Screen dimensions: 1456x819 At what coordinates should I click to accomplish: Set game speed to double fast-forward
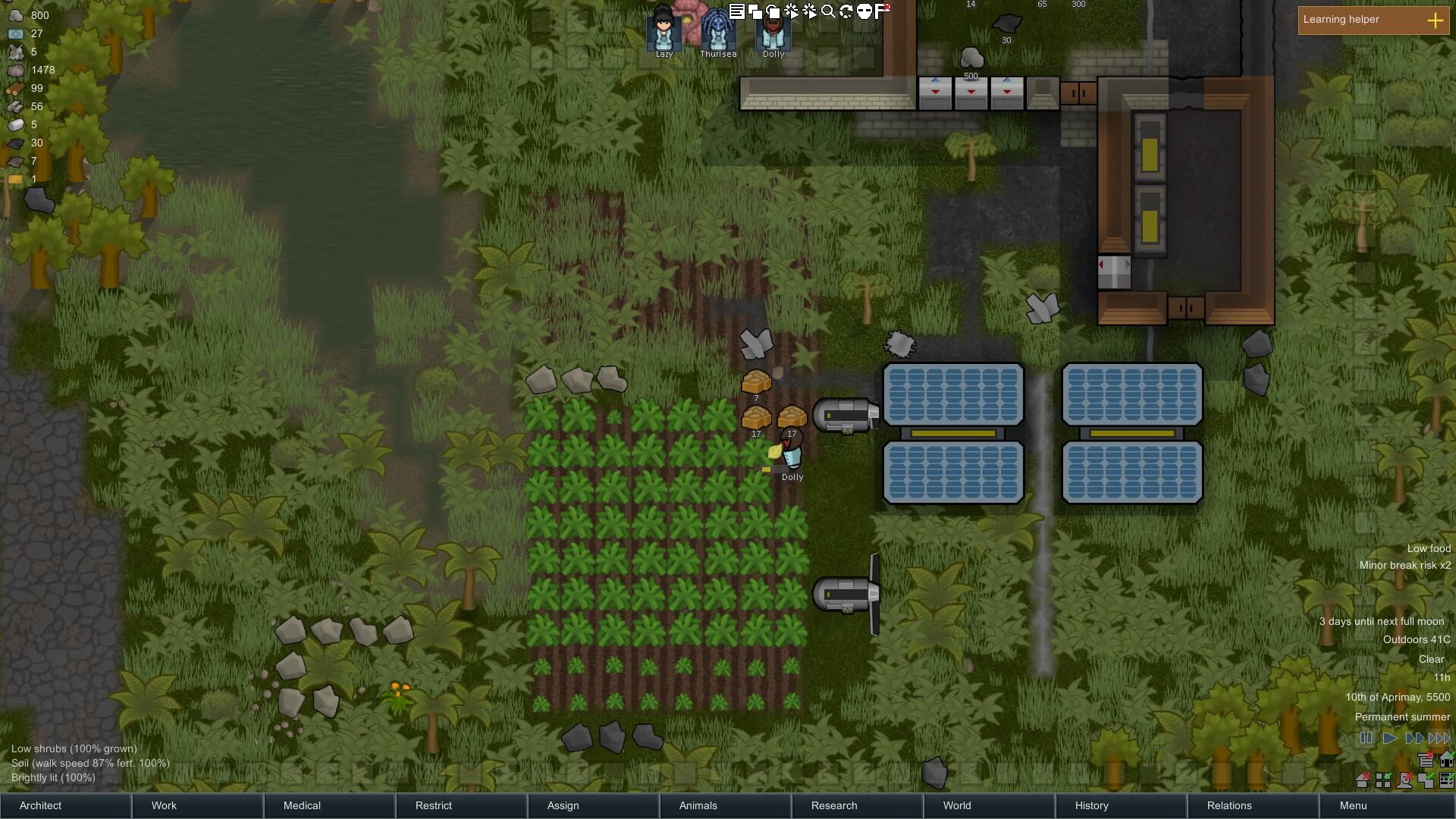1414,738
